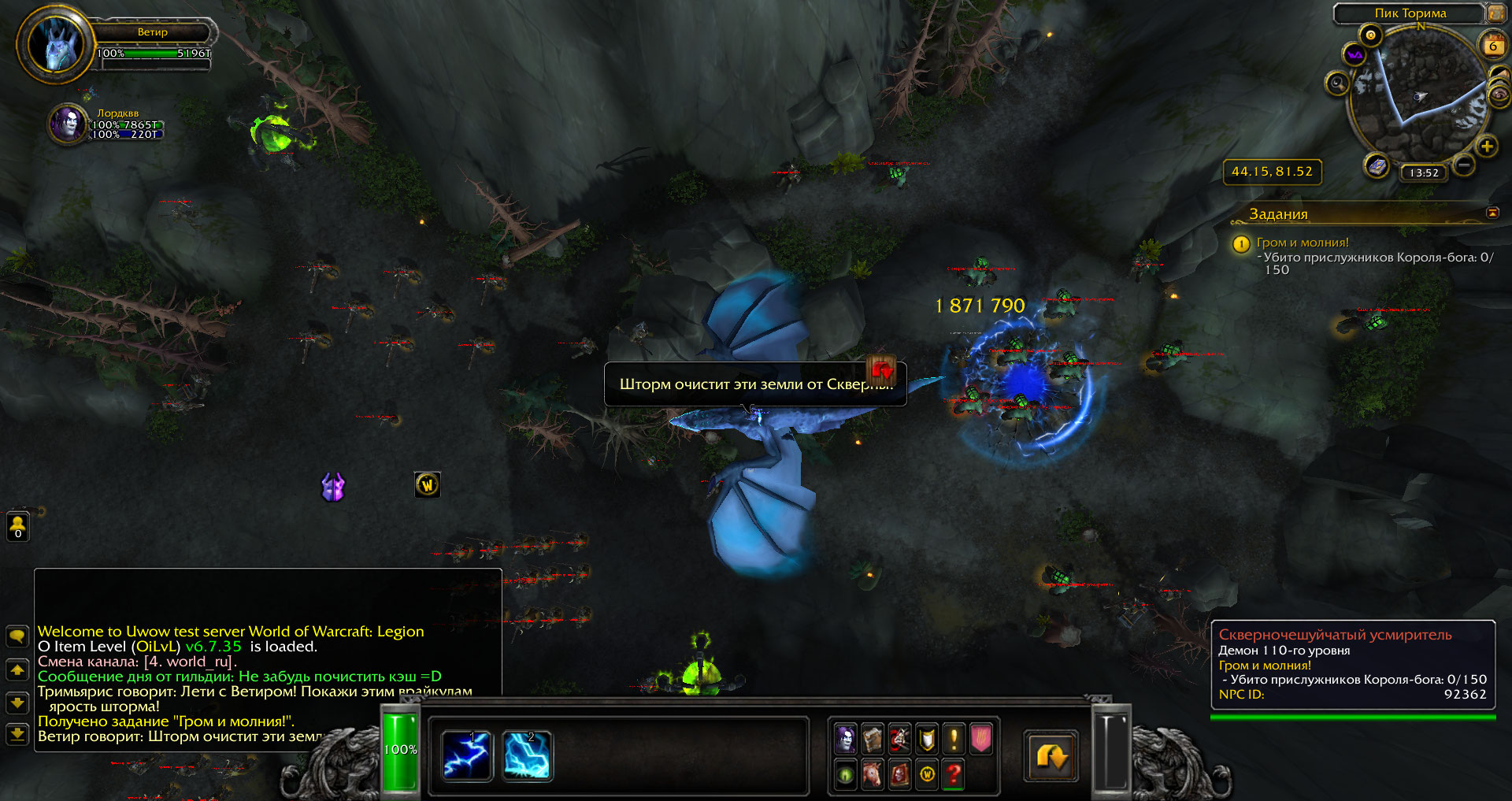Open mounts collection via horse icon
The image size is (1512, 801).
873,775
